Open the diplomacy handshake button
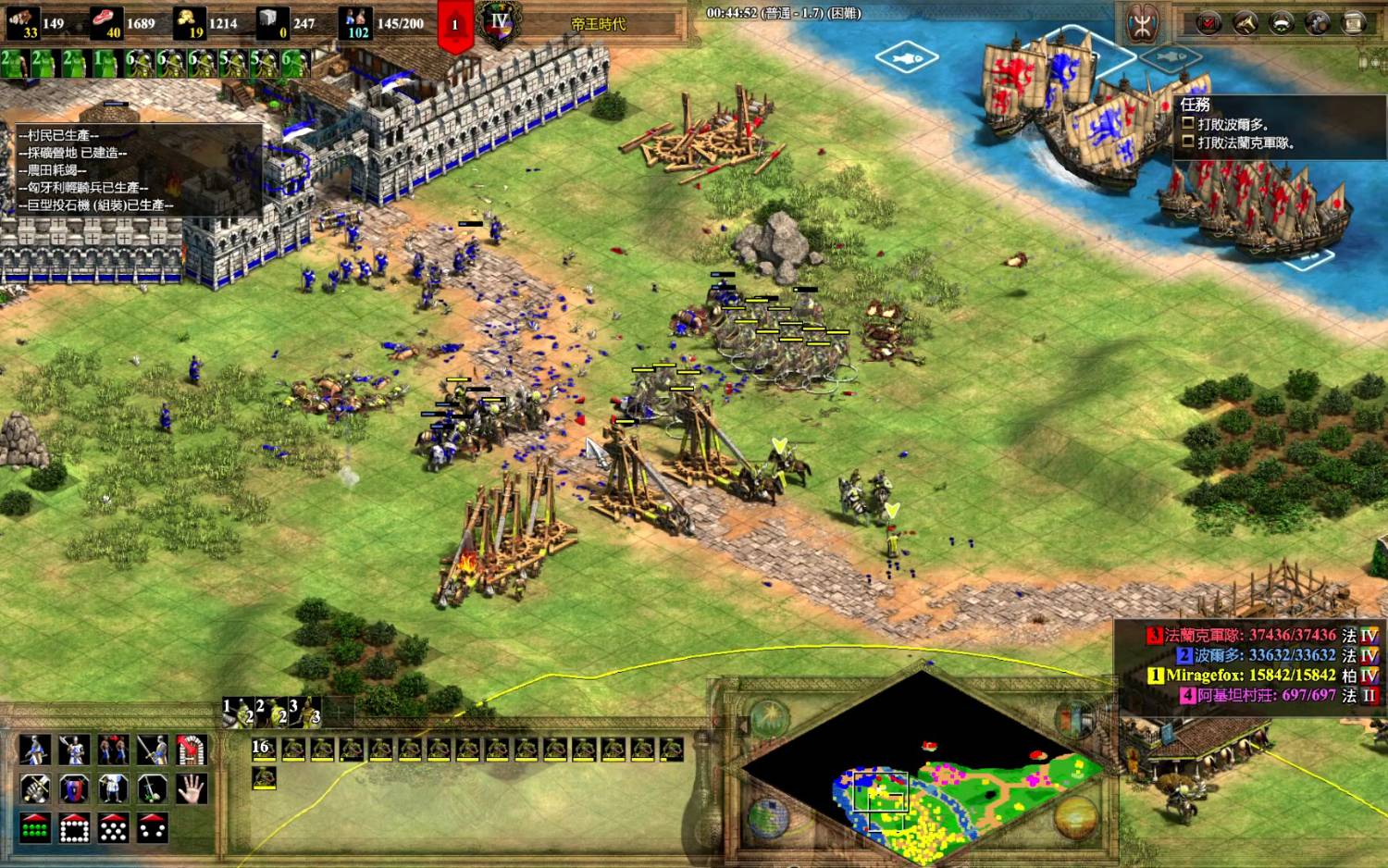This screenshot has height=868, width=1388. coord(1281,23)
